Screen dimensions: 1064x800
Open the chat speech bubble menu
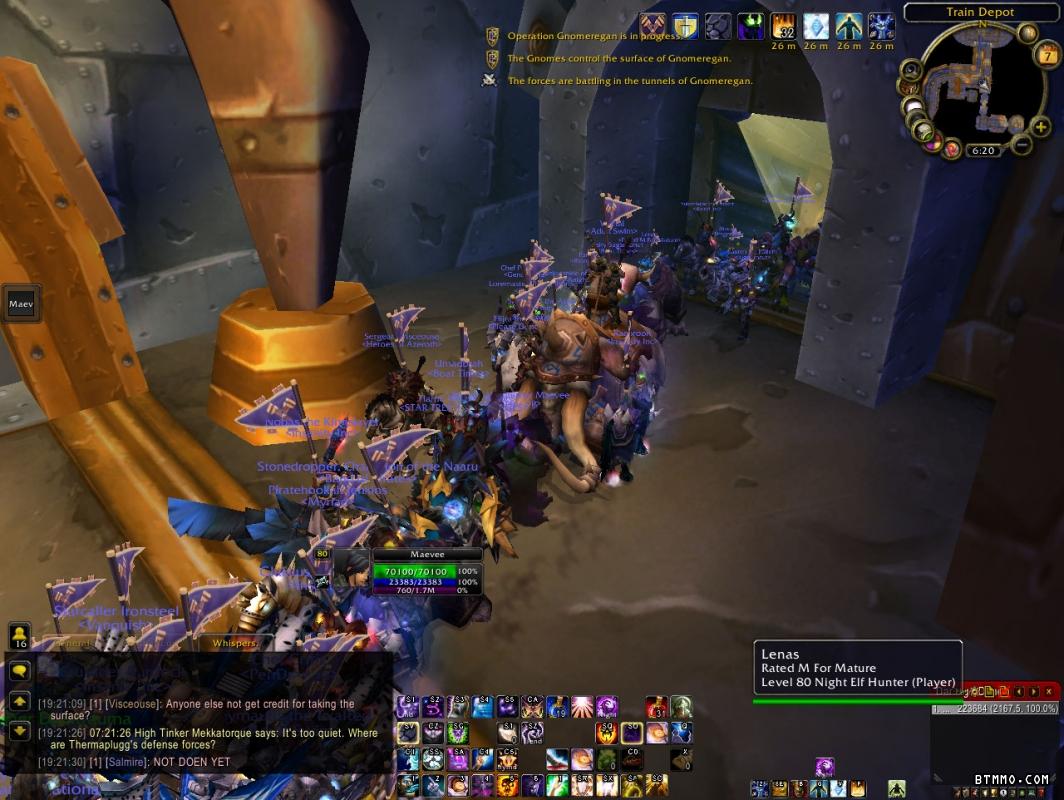click(20, 670)
